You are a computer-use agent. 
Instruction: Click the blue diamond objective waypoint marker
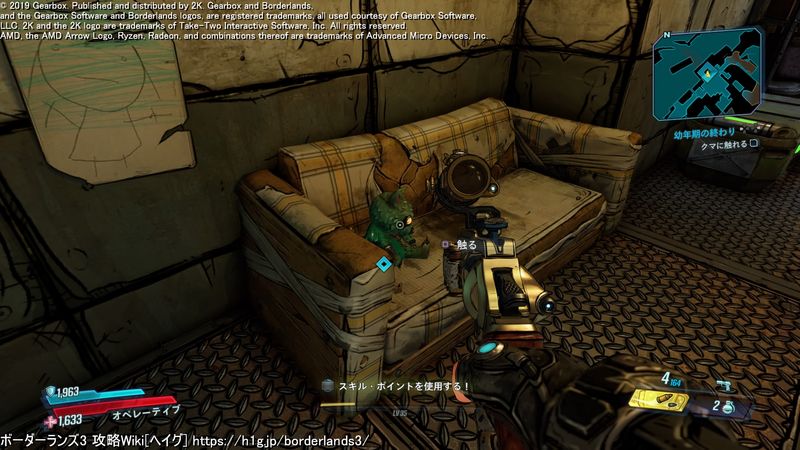click(x=383, y=263)
